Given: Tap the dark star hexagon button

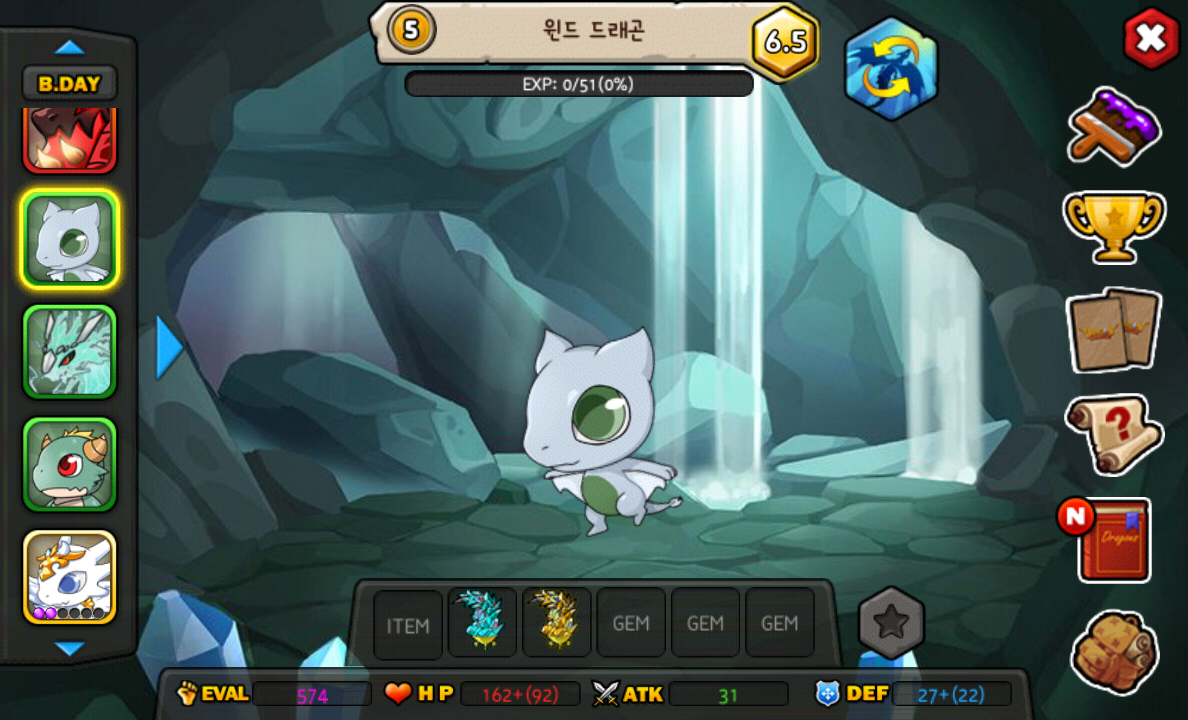Looking at the screenshot, I should click(x=891, y=622).
